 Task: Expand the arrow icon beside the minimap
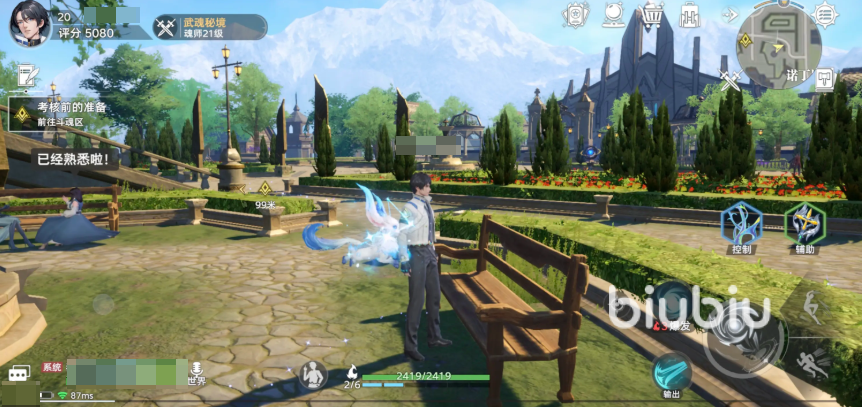pos(730,15)
